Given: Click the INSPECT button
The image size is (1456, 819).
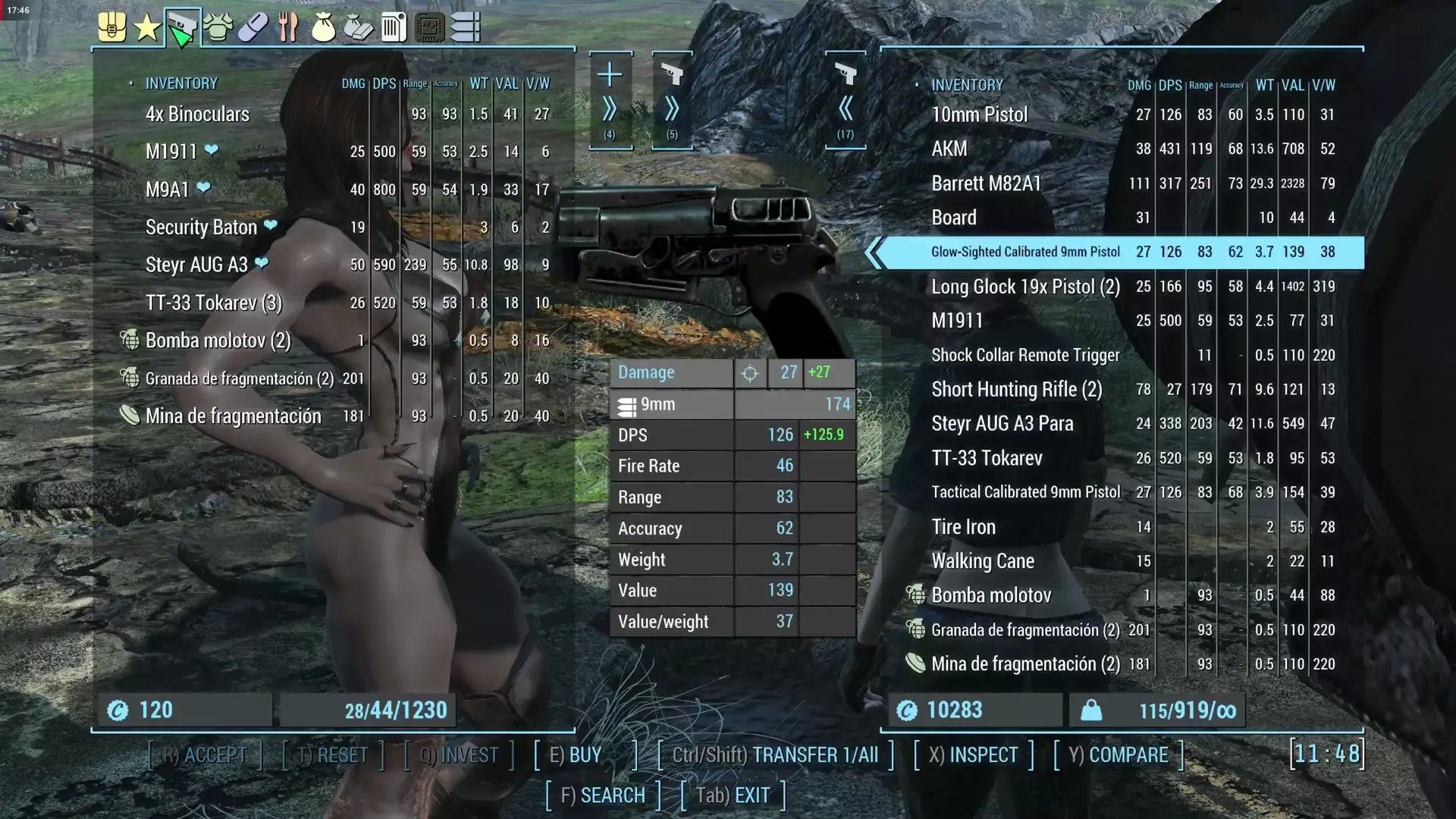Looking at the screenshot, I should coord(974,755).
